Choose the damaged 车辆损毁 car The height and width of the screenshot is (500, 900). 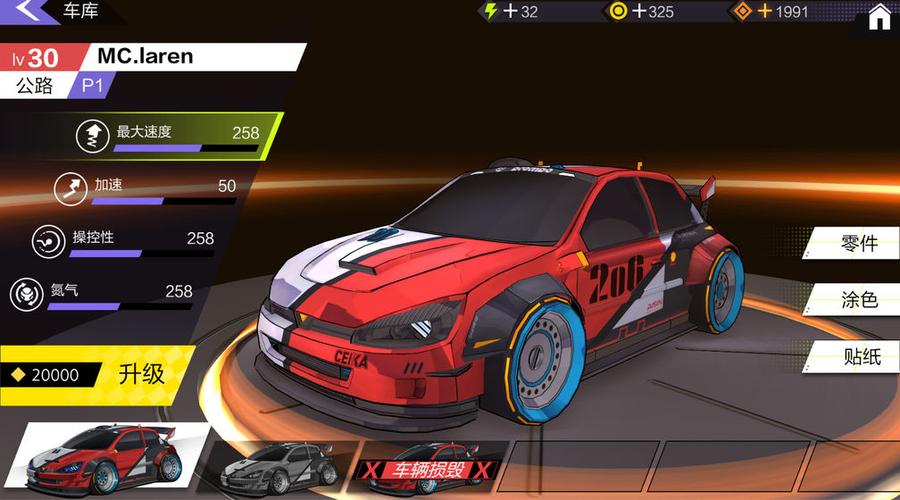pos(428,469)
